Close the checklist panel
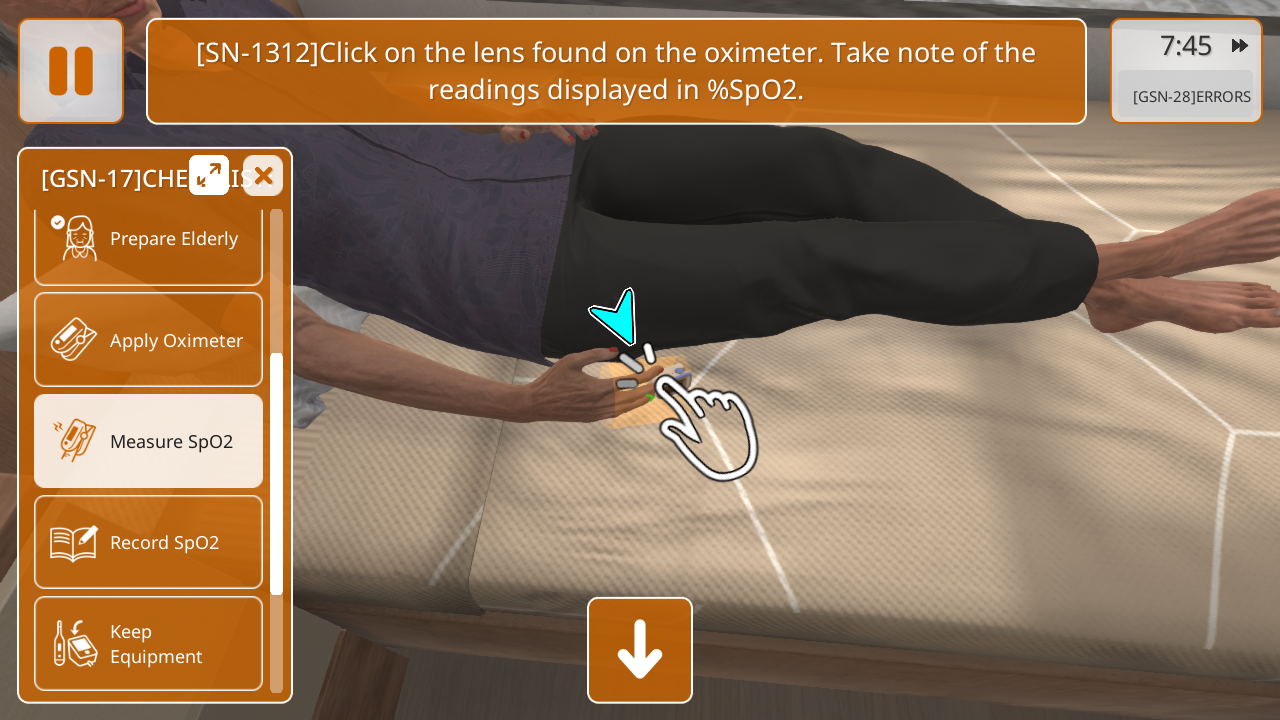 click(x=263, y=176)
